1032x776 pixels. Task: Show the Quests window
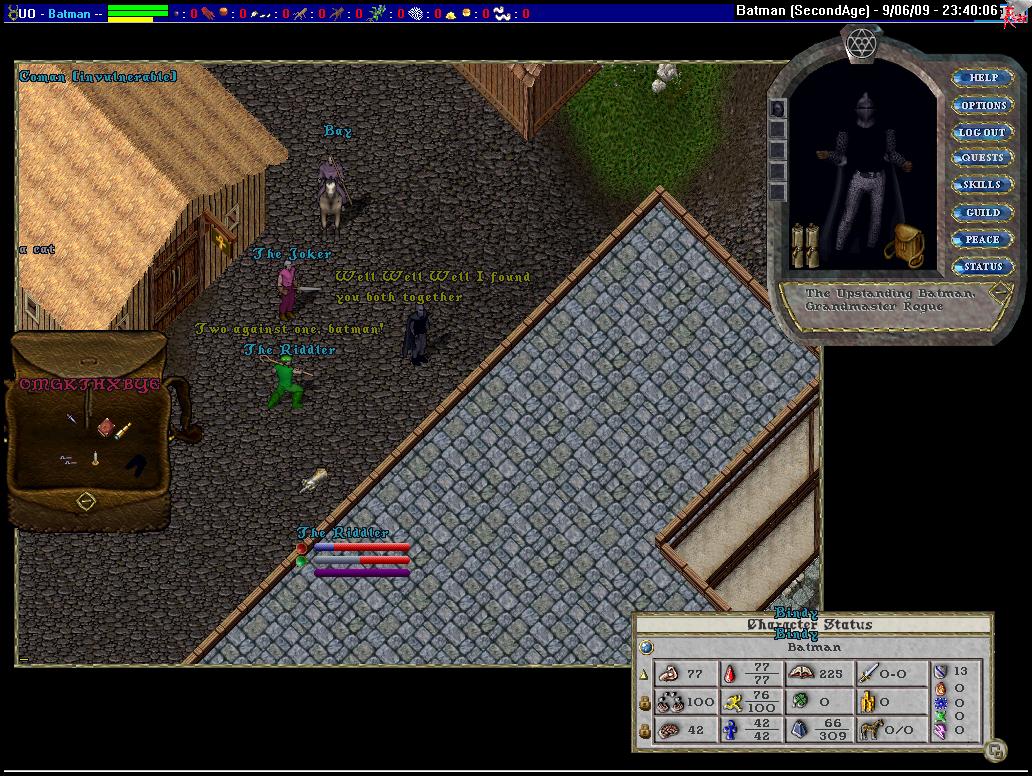[x=983, y=158]
